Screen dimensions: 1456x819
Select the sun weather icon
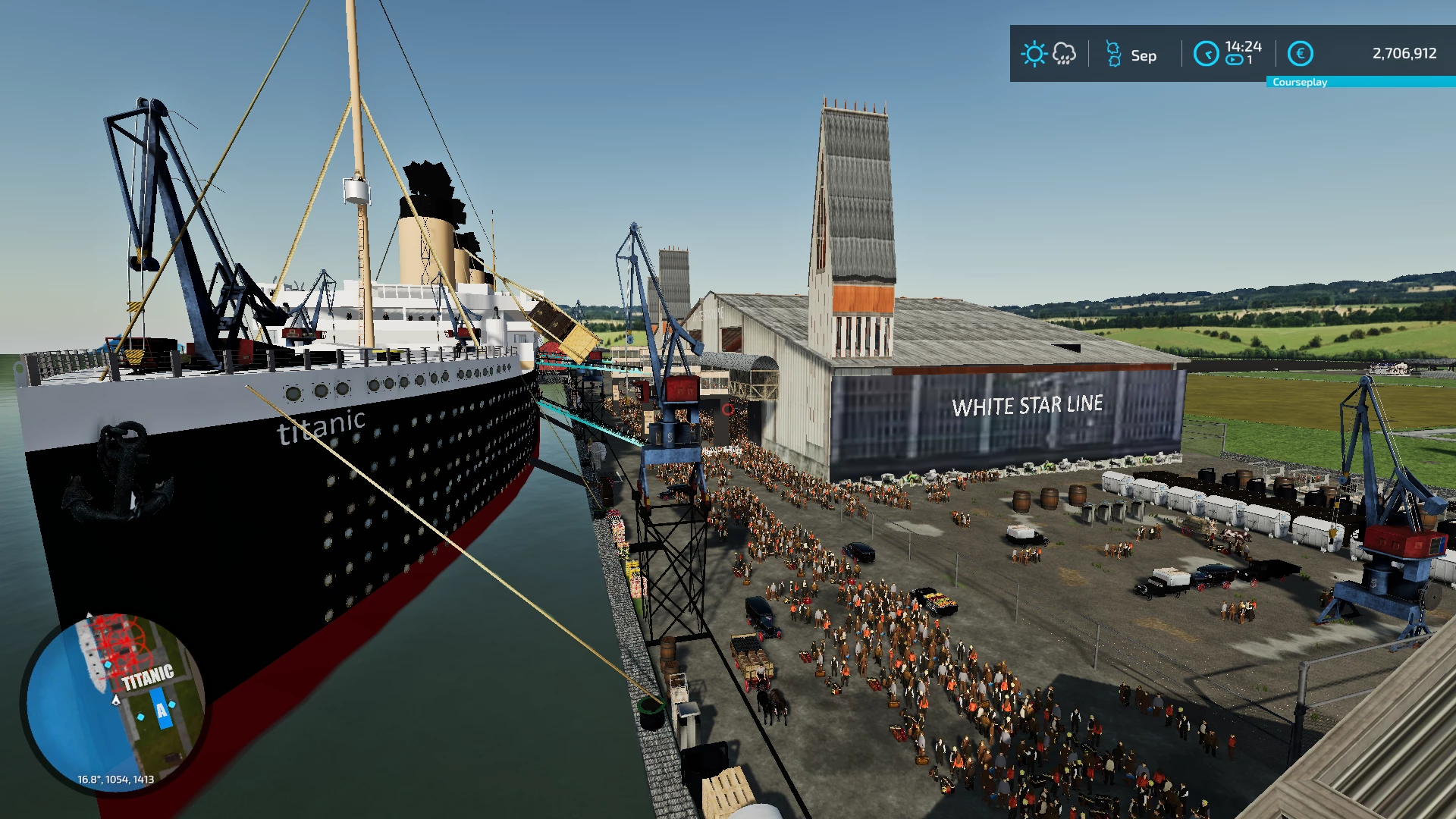[1034, 53]
